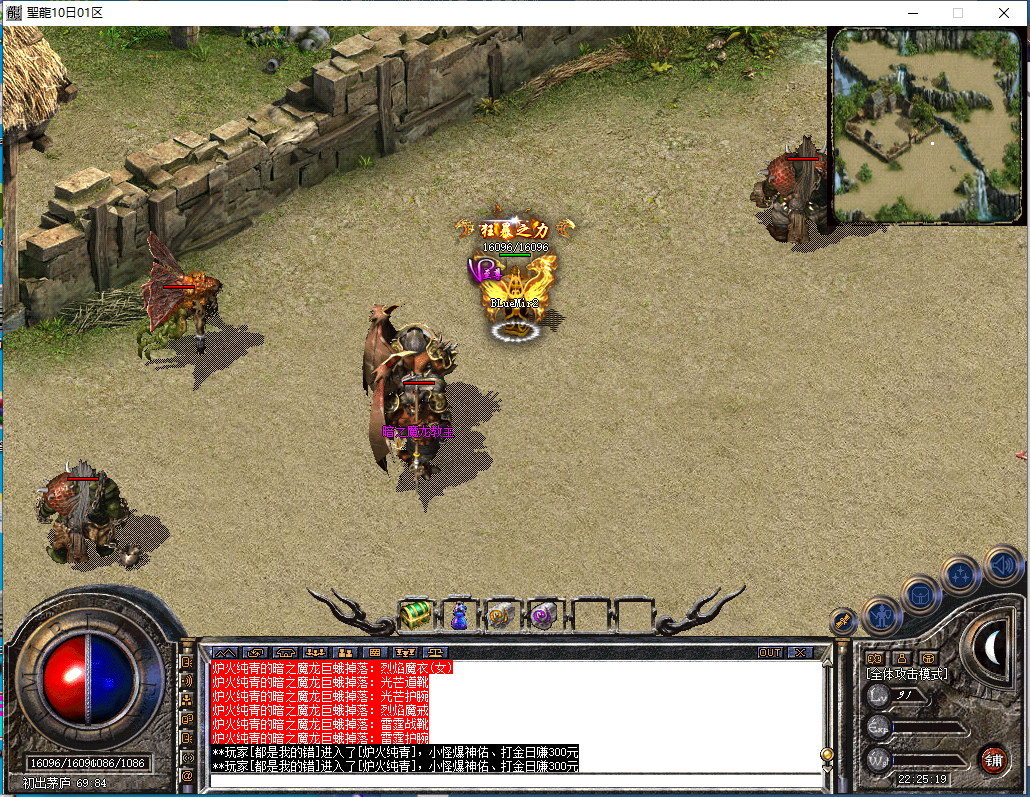
Task: Select the orange spiral scroll hotbar slot
Action: pos(502,615)
